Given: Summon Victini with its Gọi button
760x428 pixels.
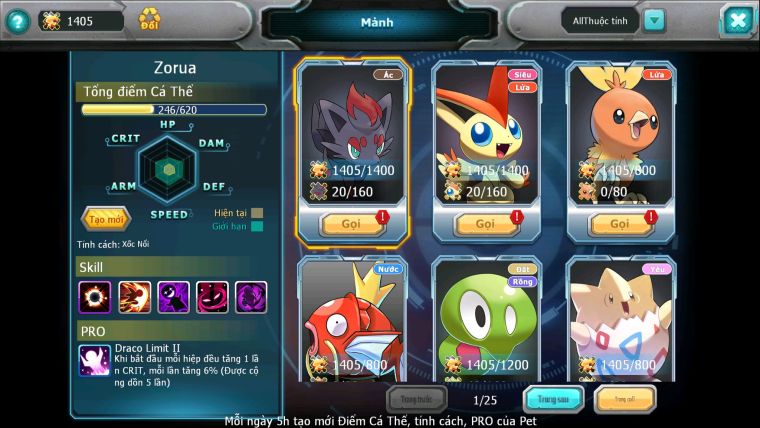Looking at the screenshot, I should click(485, 224).
